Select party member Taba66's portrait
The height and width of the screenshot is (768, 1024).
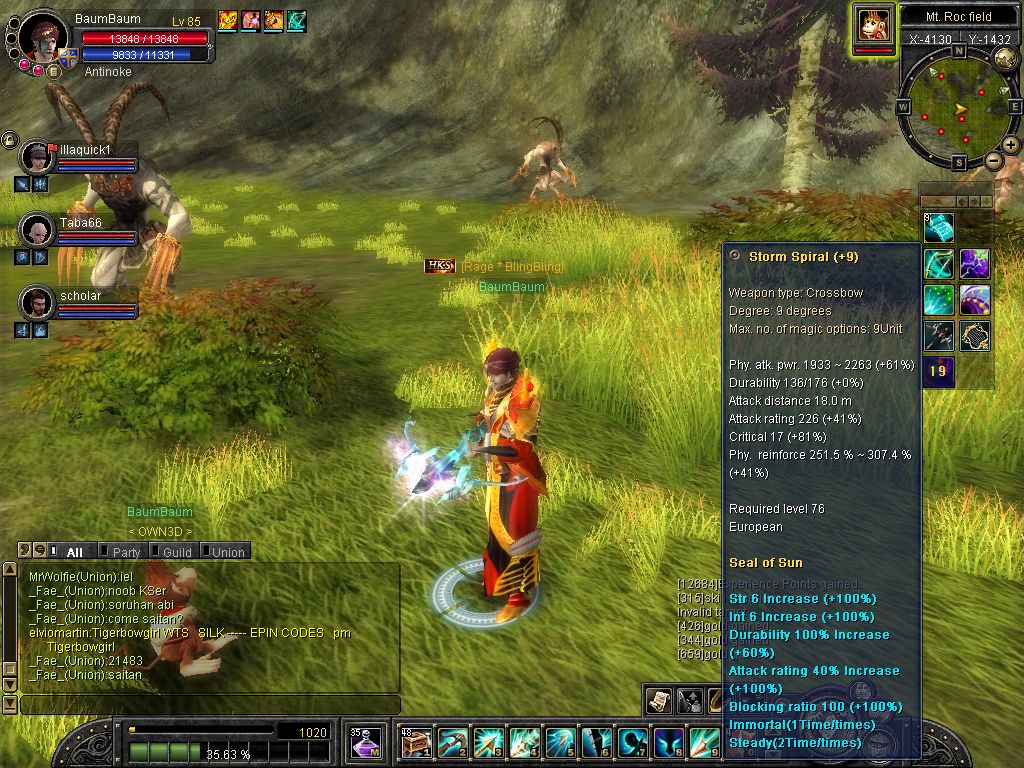point(37,229)
